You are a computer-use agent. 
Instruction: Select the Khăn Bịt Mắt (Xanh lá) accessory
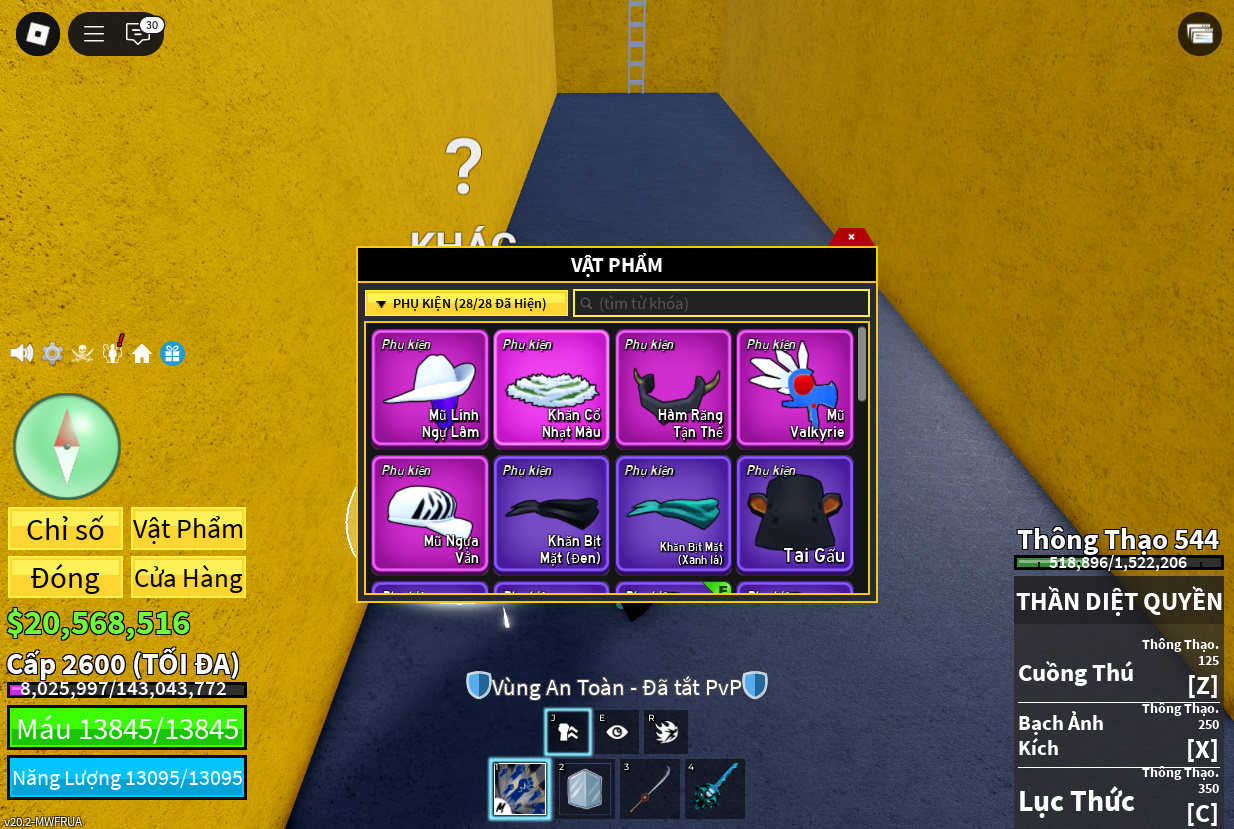pos(673,514)
